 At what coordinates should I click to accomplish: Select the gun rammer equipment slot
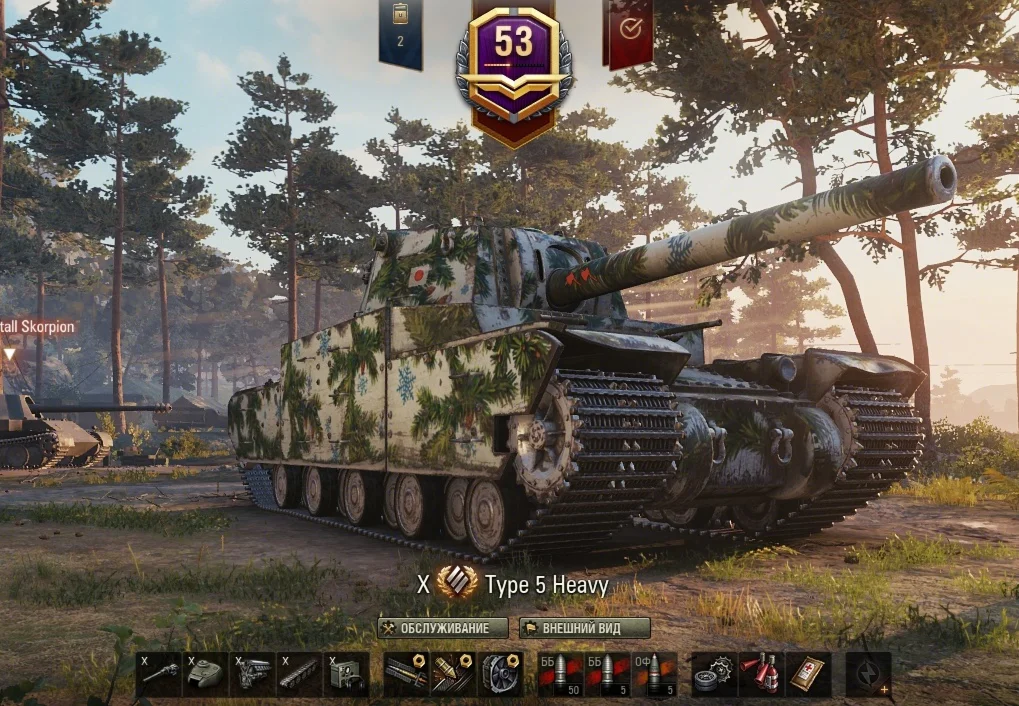(406, 674)
